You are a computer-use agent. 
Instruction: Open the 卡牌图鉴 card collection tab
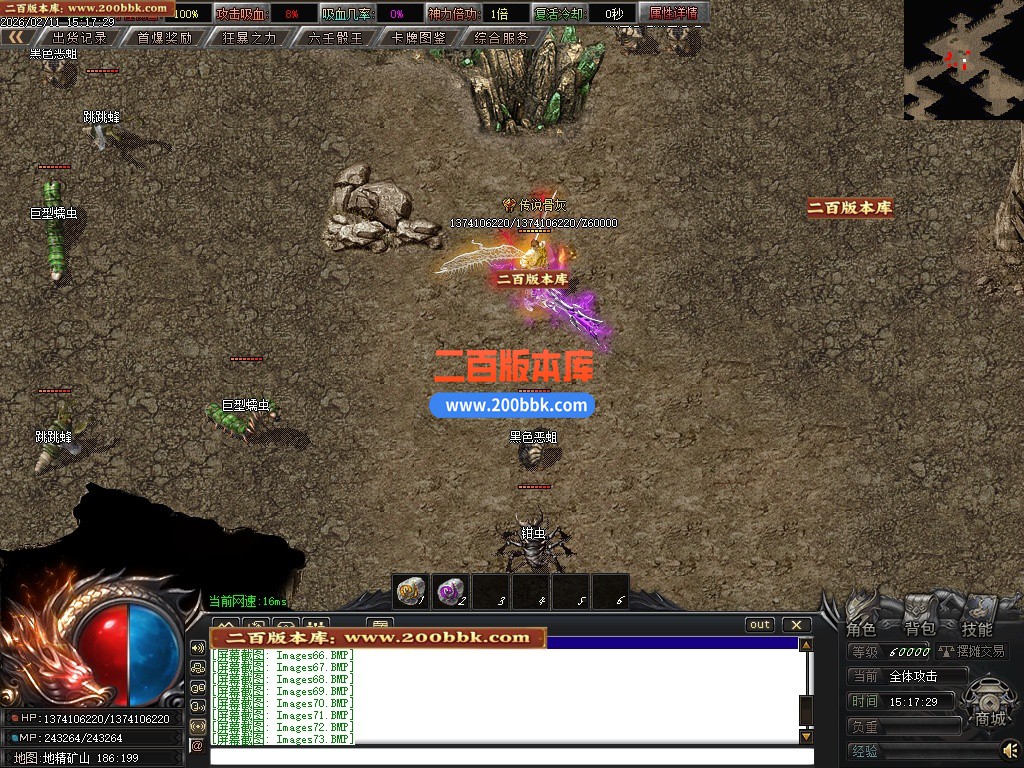click(x=419, y=38)
